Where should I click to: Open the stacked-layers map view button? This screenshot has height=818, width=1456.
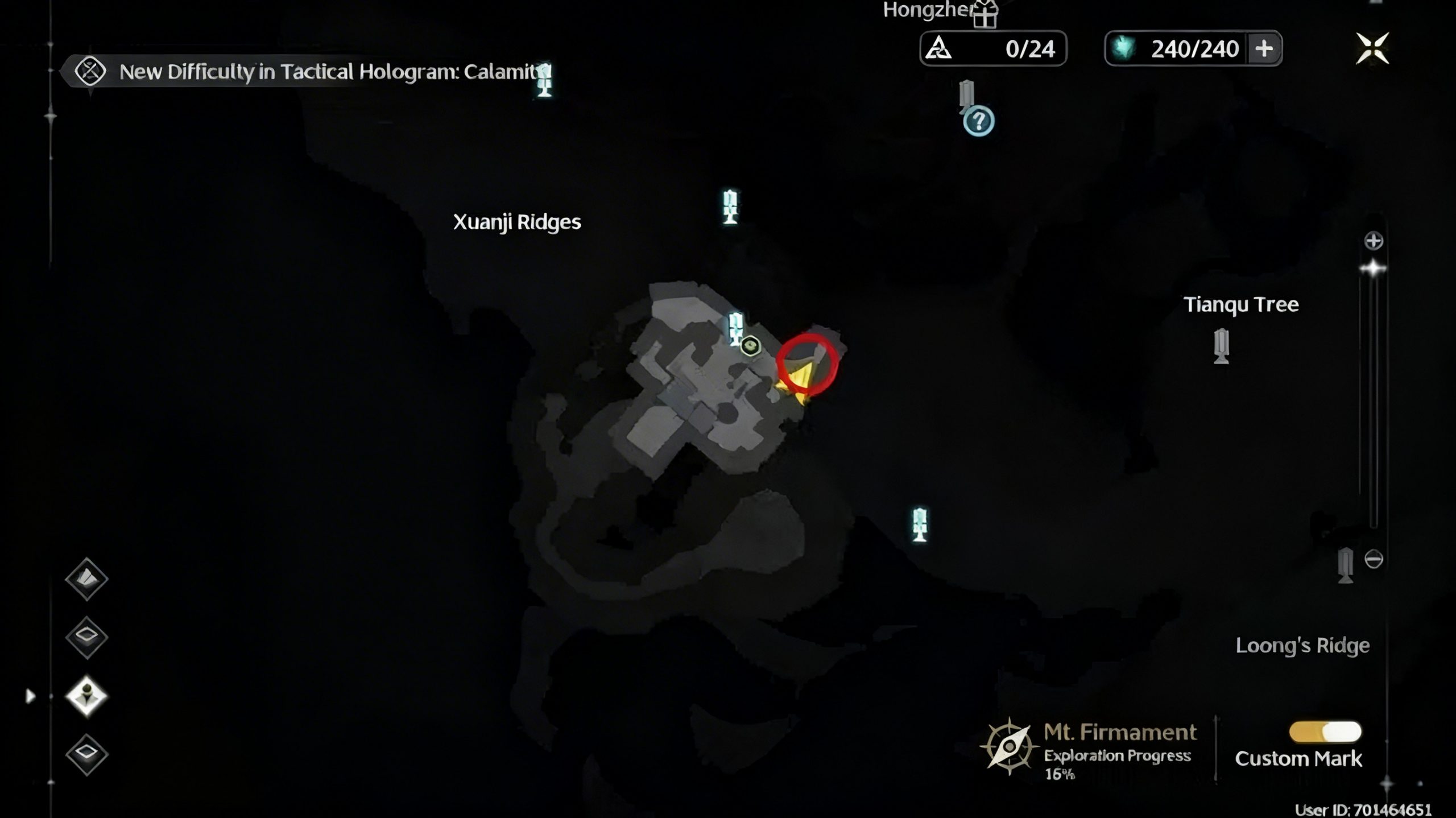click(x=86, y=579)
